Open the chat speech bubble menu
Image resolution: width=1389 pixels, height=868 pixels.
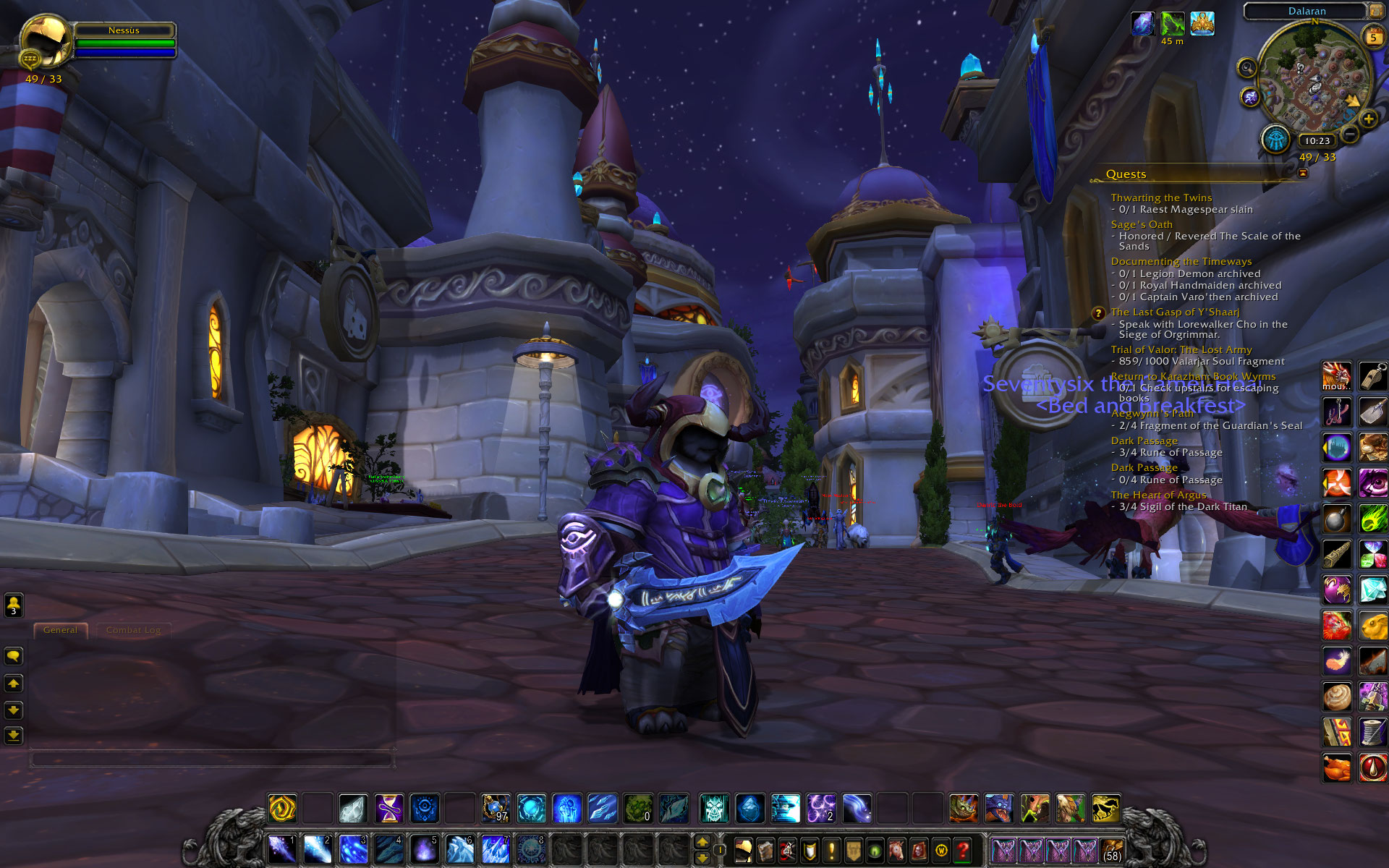pyautogui.click(x=14, y=656)
